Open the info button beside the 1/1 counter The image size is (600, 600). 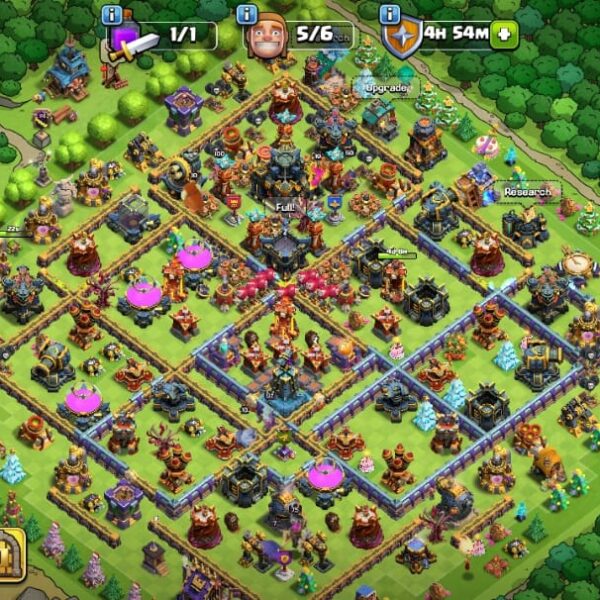coord(112,15)
